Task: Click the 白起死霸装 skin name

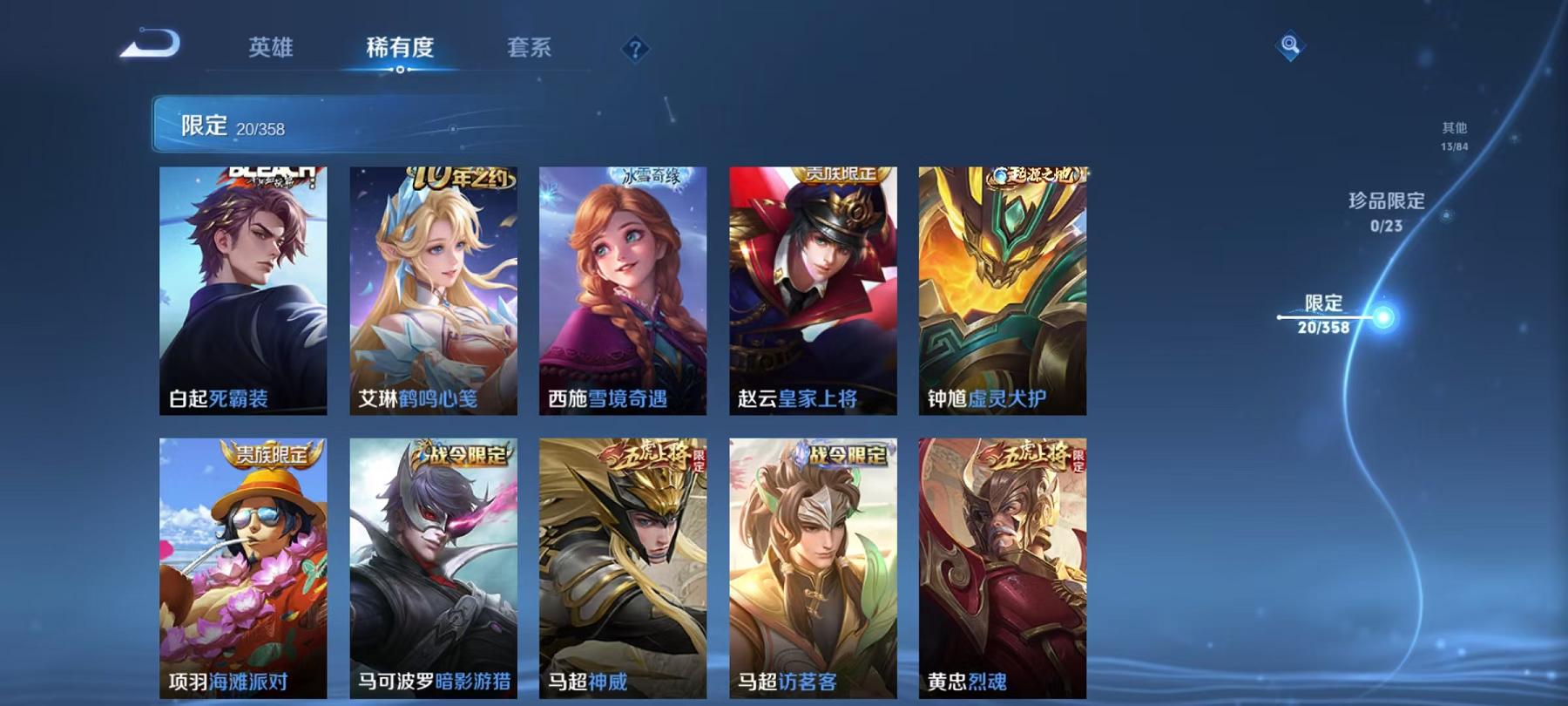Action: click(x=220, y=399)
